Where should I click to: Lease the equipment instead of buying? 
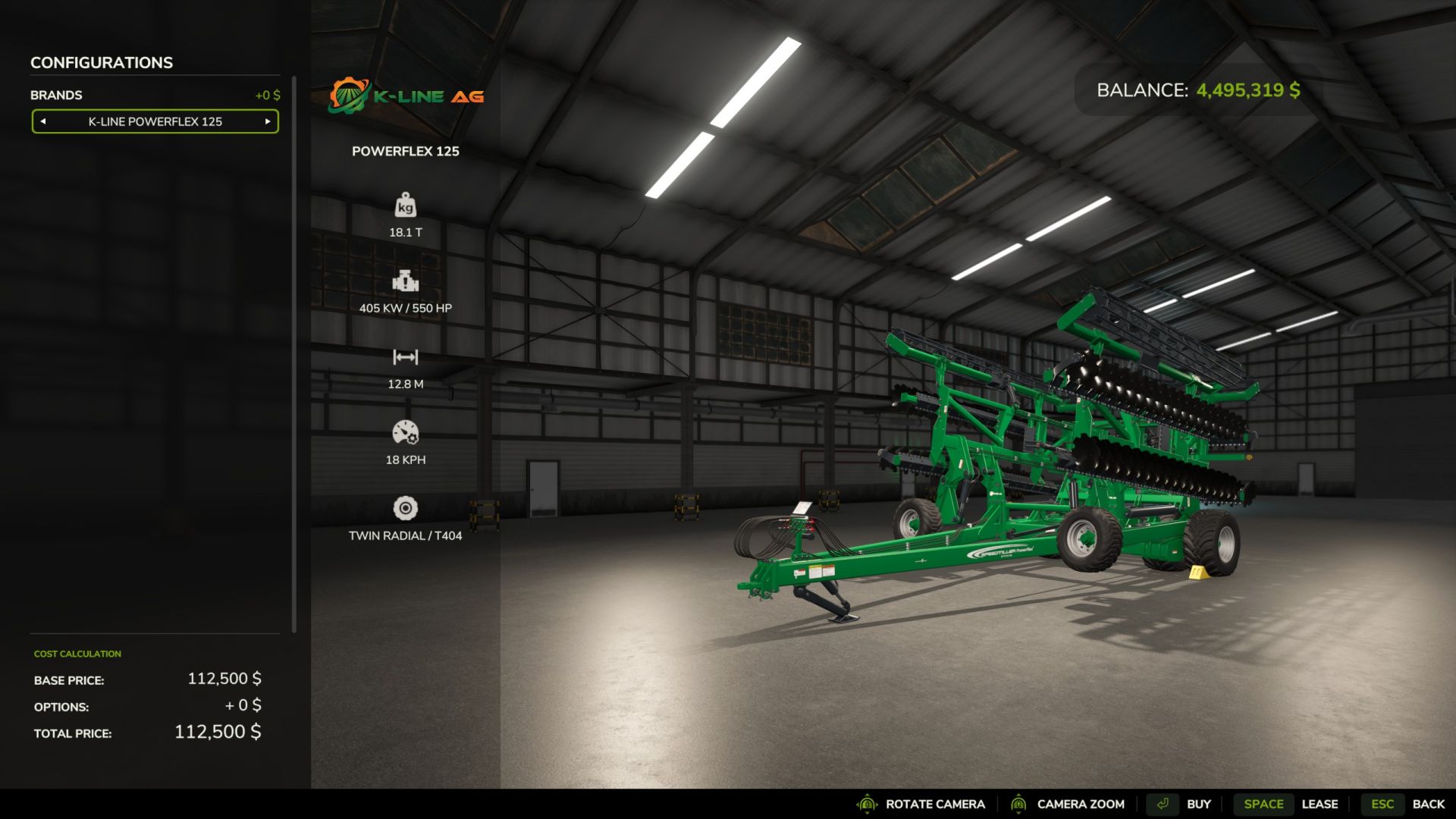[1321, 804]
